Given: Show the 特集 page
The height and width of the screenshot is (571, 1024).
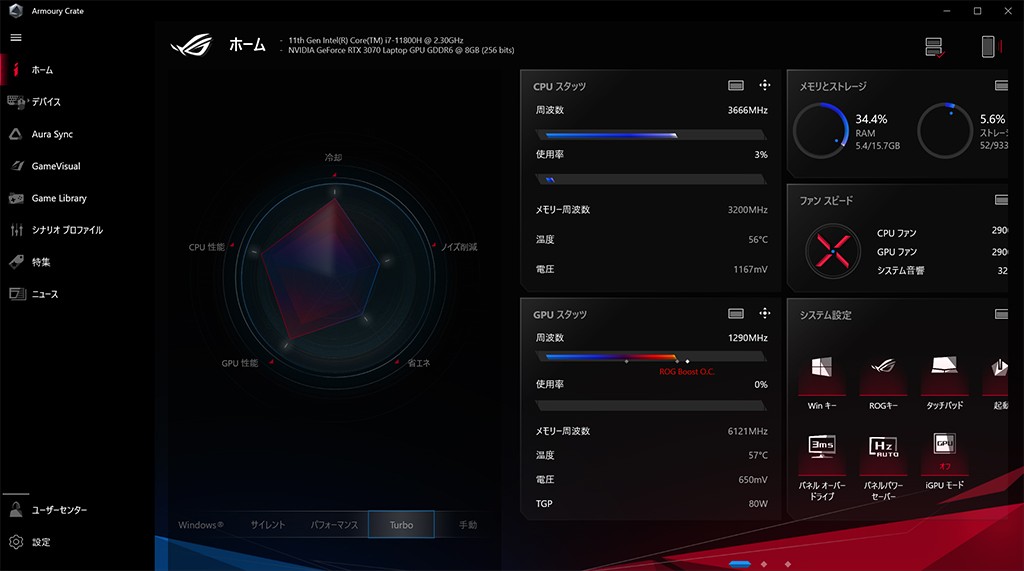Looking at the screenshot, I should [x=40, y=262].
